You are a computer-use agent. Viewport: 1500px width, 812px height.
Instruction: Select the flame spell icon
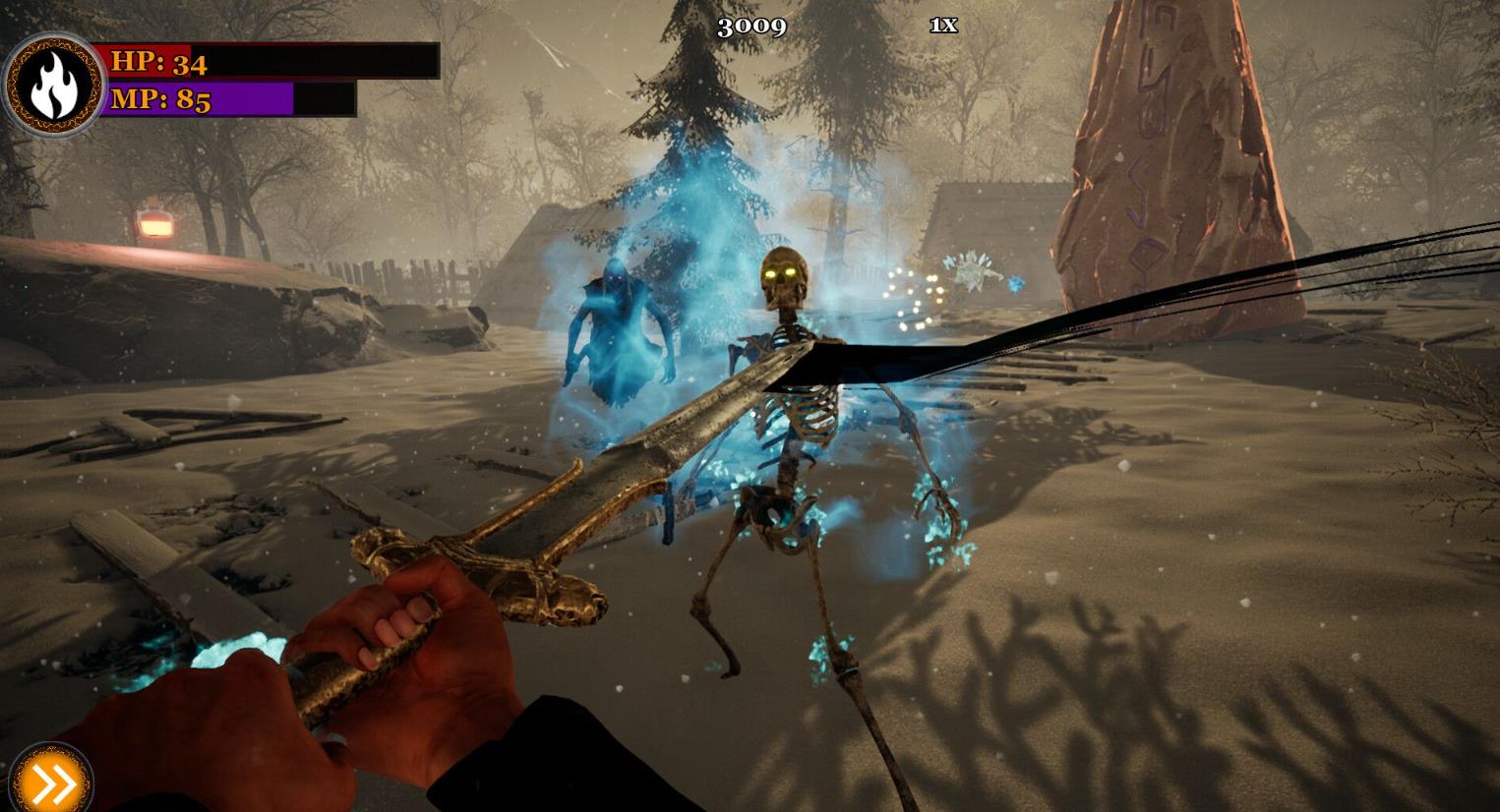[53, 85]
